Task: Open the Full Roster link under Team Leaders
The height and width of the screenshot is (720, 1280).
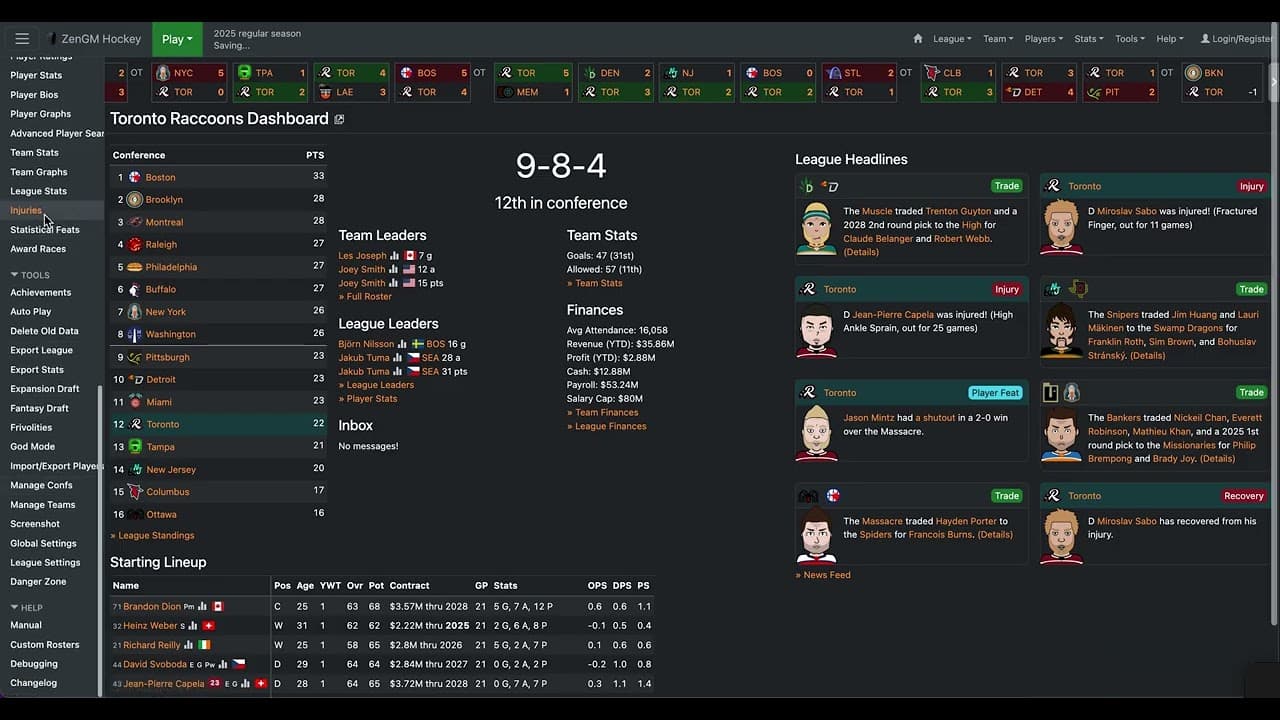Action: (365, 296)
